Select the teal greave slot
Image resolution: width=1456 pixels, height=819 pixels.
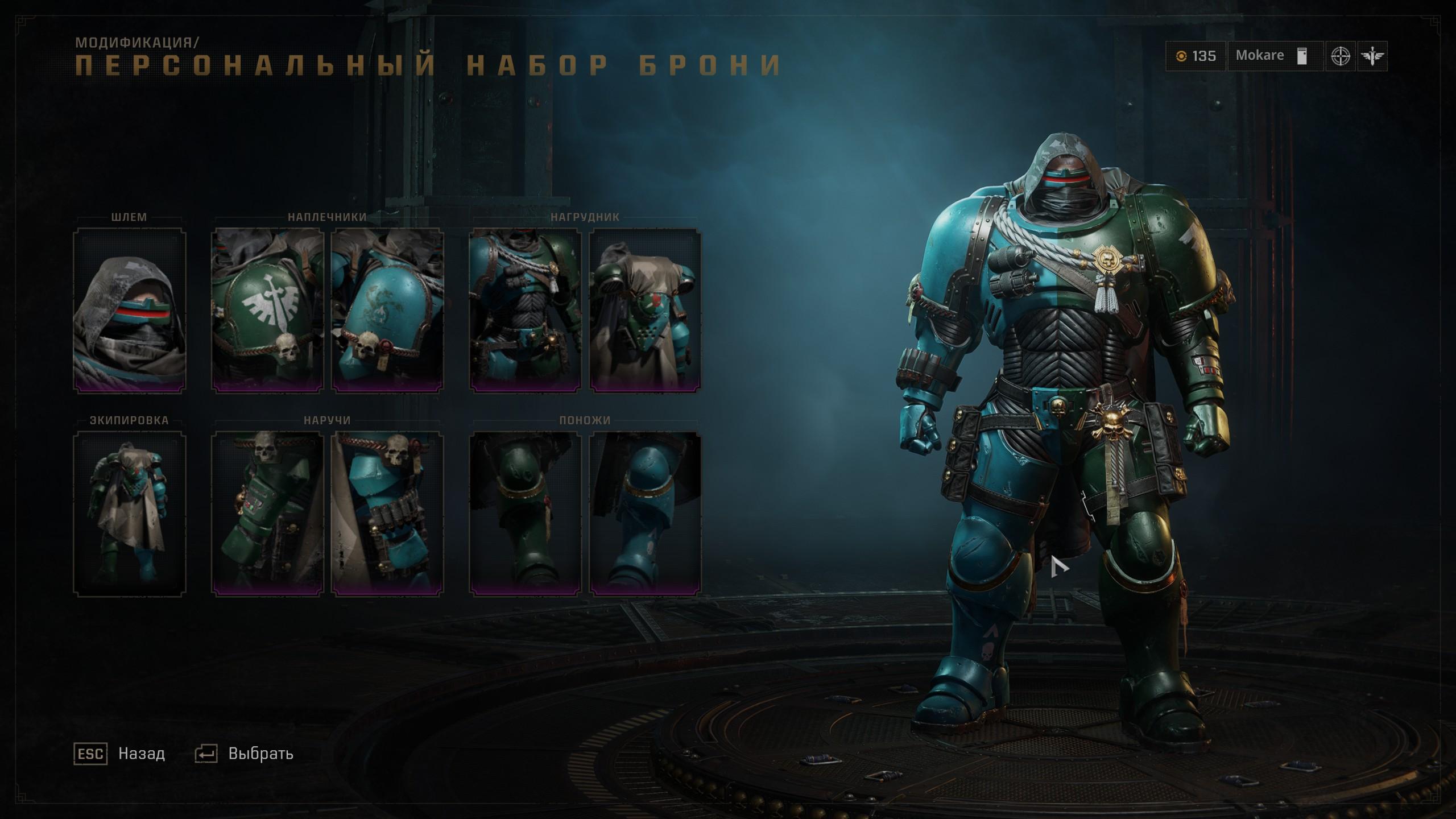(645, 513)
